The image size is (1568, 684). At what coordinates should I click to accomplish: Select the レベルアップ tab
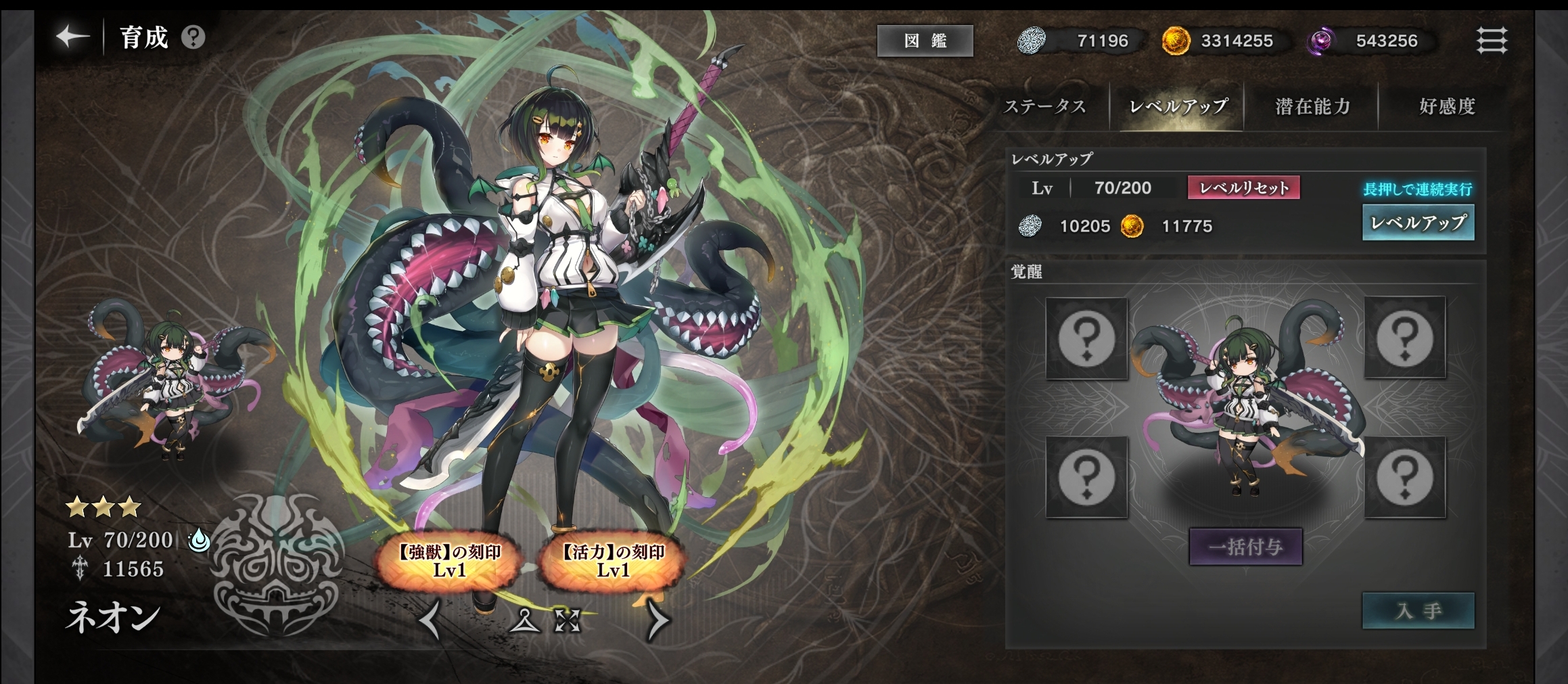click(1178, 106)
